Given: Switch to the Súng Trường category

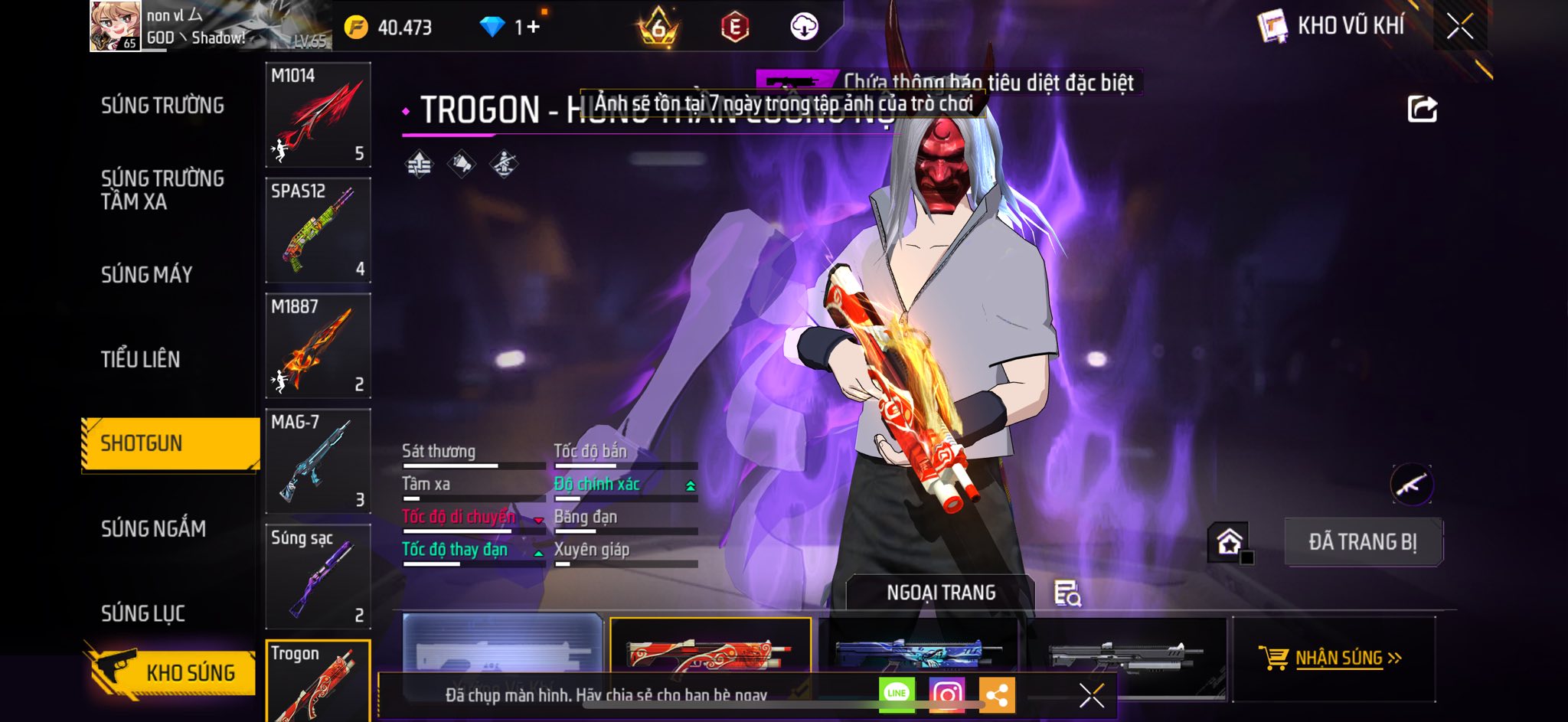Looking at the screenshot, I should [x=162, y=106].
